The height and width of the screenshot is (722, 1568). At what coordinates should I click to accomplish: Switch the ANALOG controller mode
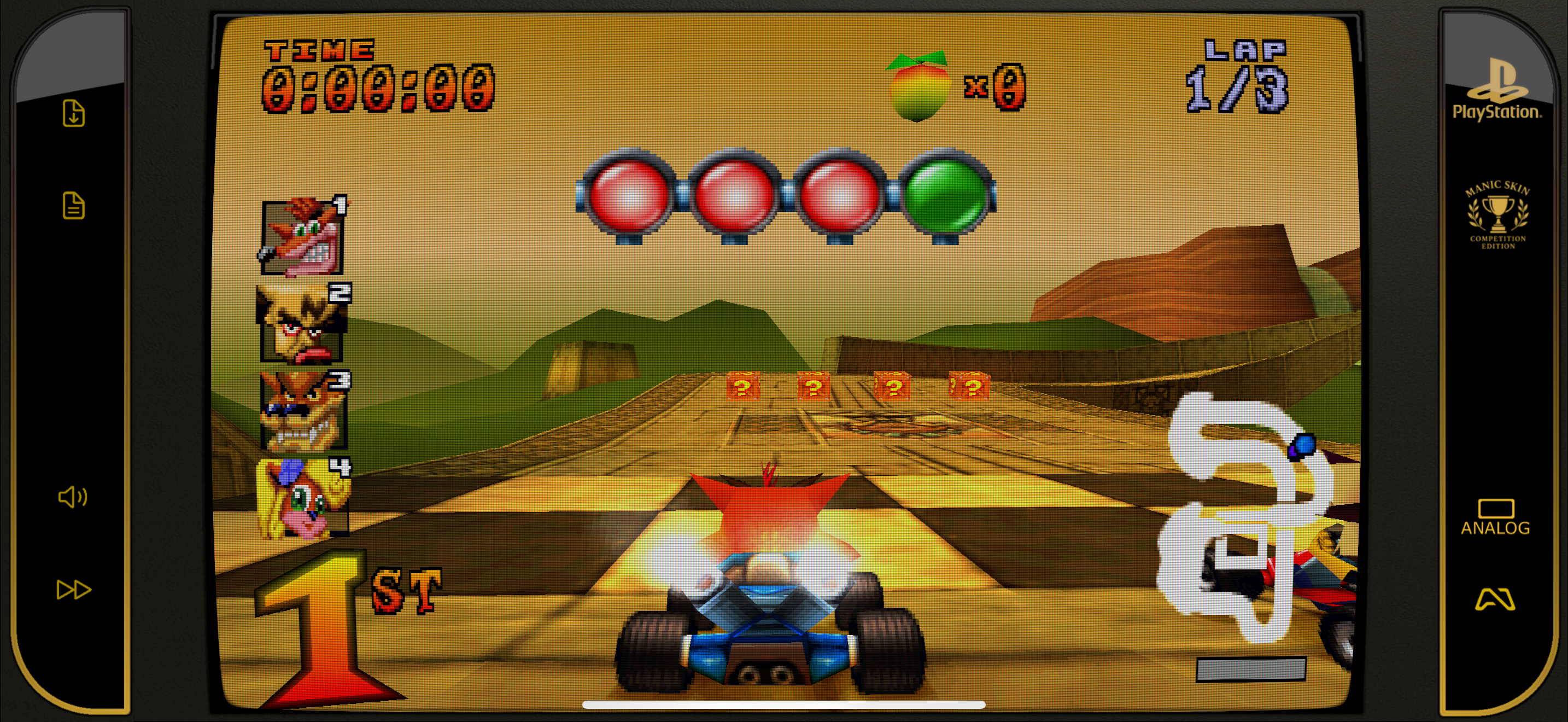tap(1495, 518)
